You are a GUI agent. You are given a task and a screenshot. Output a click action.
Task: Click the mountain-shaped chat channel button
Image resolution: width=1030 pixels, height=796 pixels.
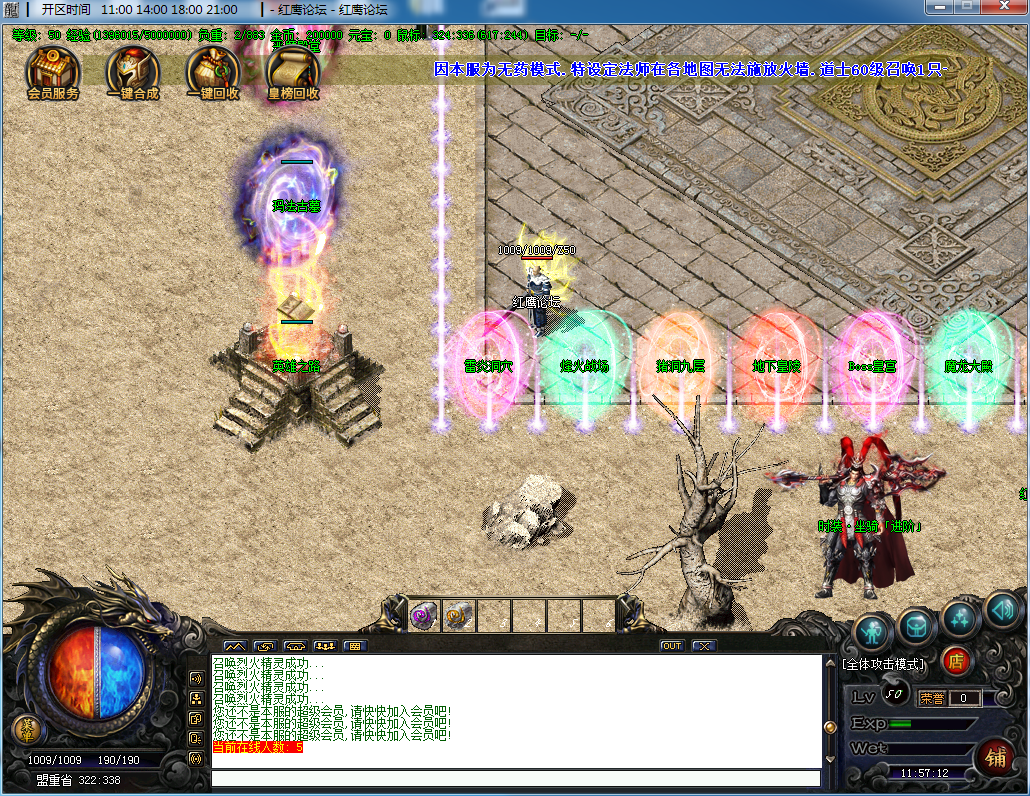pos(234,646)
